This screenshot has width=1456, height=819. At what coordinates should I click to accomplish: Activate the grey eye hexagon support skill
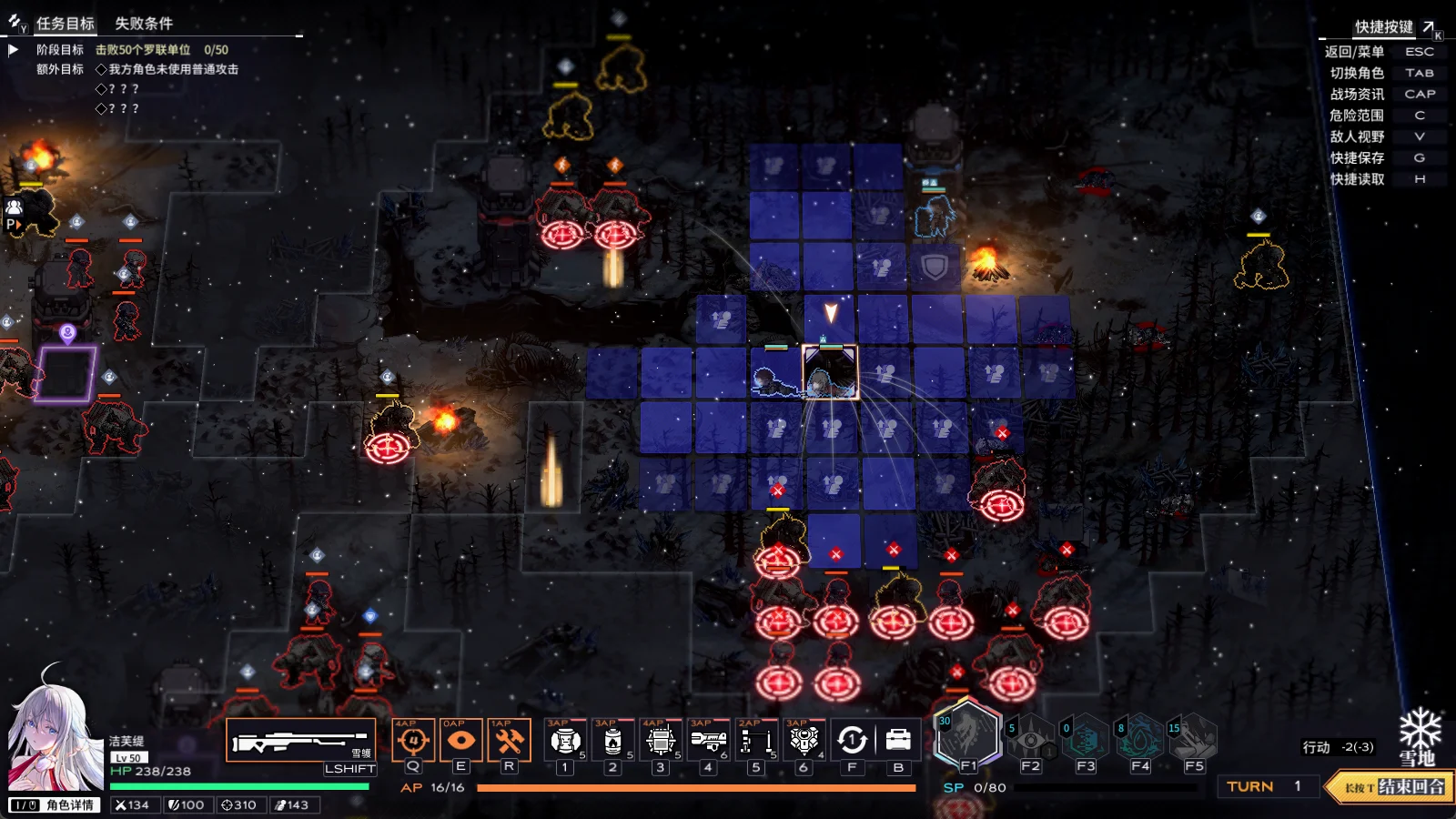tap(1030, 739)
